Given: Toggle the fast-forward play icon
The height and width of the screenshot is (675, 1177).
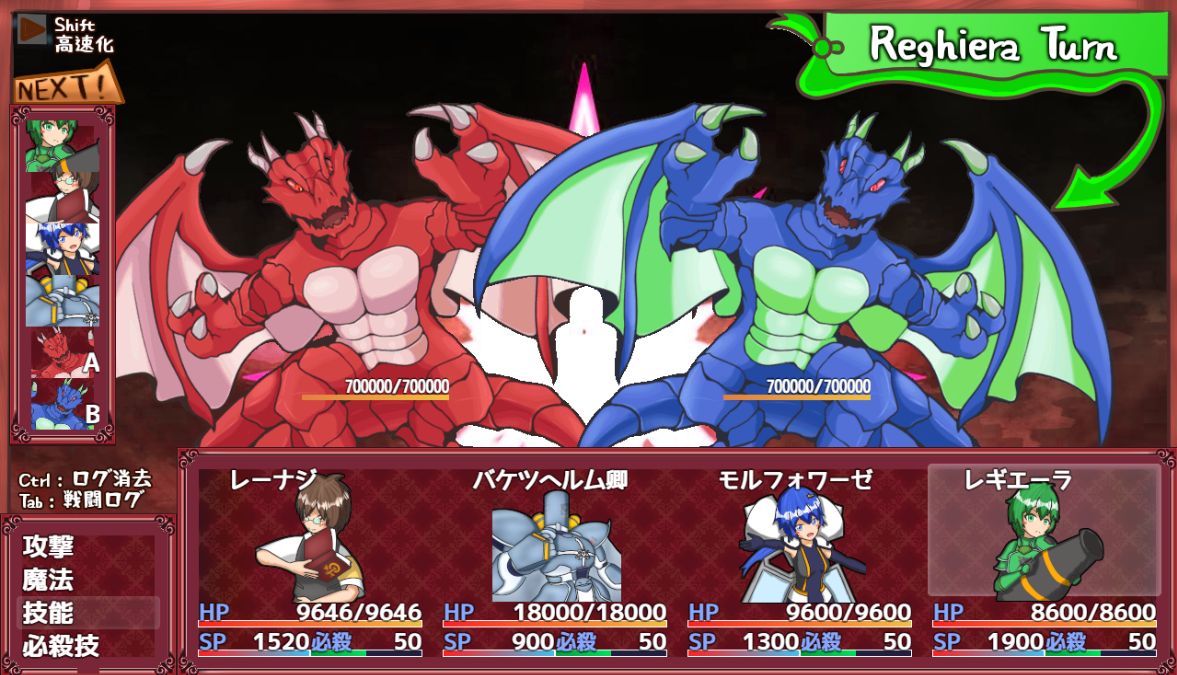Looking at the screenshot, I should (33, 29).
